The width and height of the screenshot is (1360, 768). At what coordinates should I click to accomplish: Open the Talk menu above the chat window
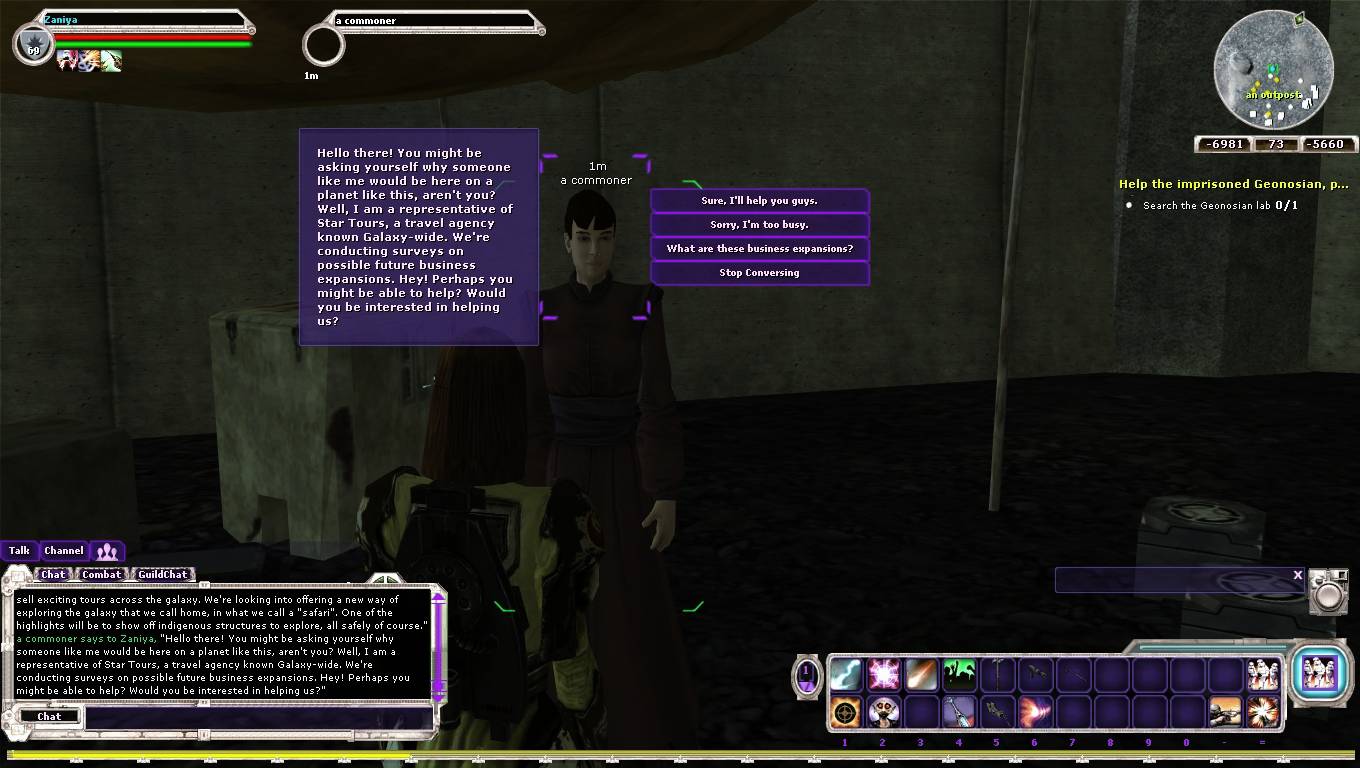pyautogui.click(x=19, y=550)
